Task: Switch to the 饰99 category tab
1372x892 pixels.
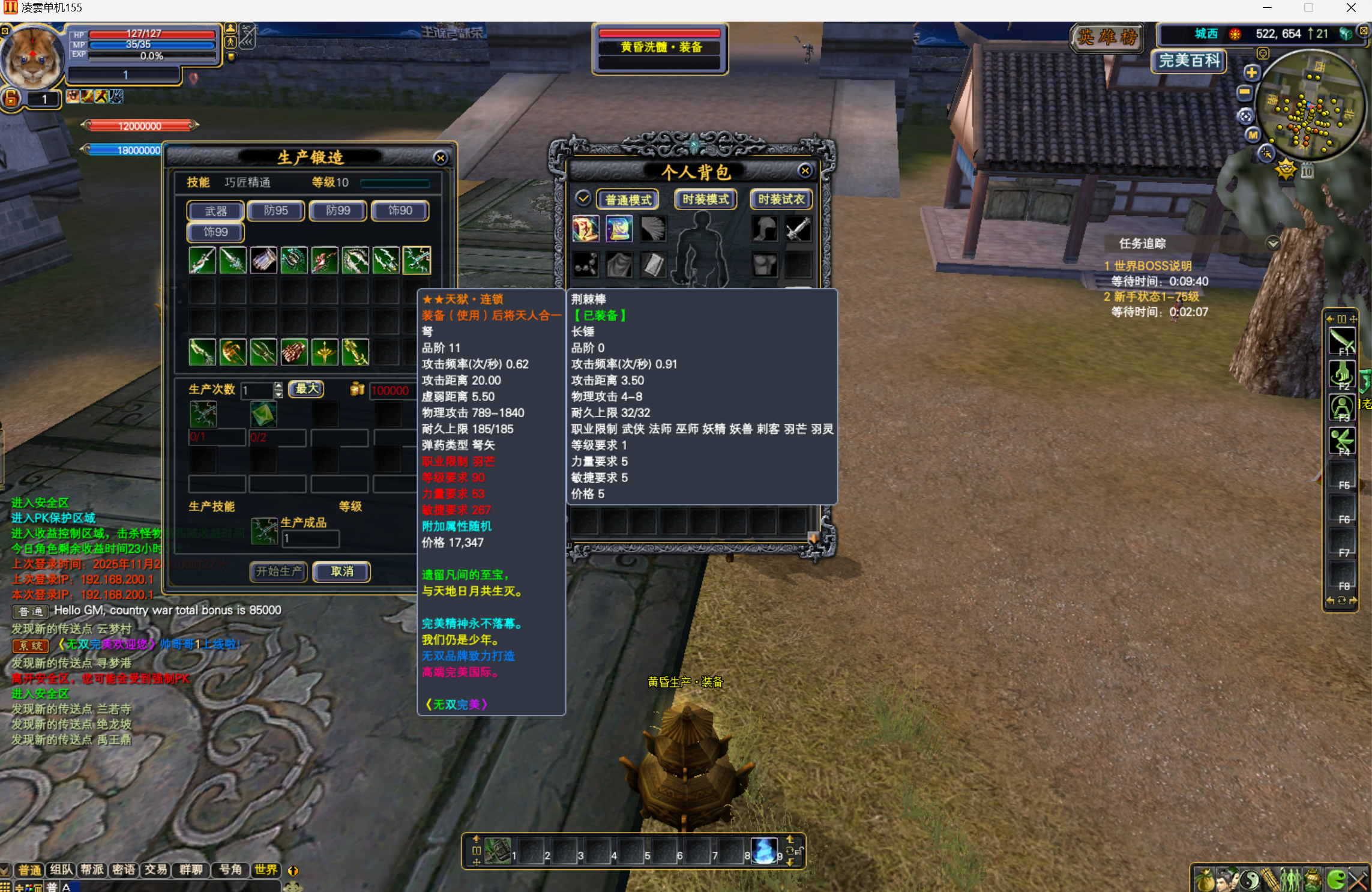Action: (215, 232)
